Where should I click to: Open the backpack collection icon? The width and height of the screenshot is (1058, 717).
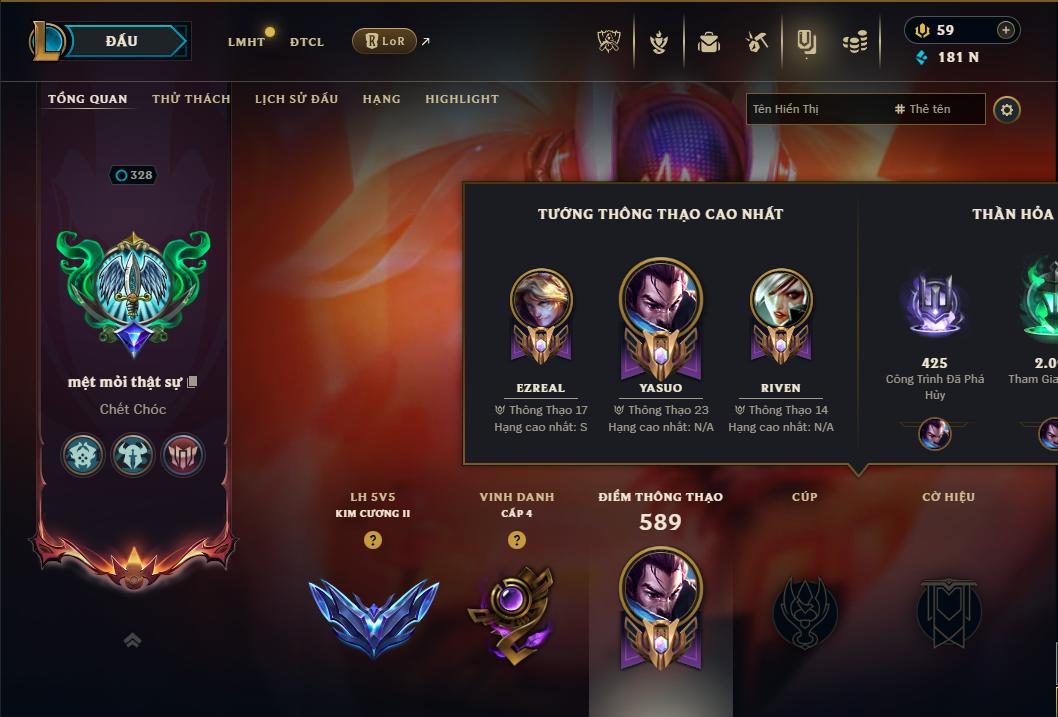coord(709,42)
